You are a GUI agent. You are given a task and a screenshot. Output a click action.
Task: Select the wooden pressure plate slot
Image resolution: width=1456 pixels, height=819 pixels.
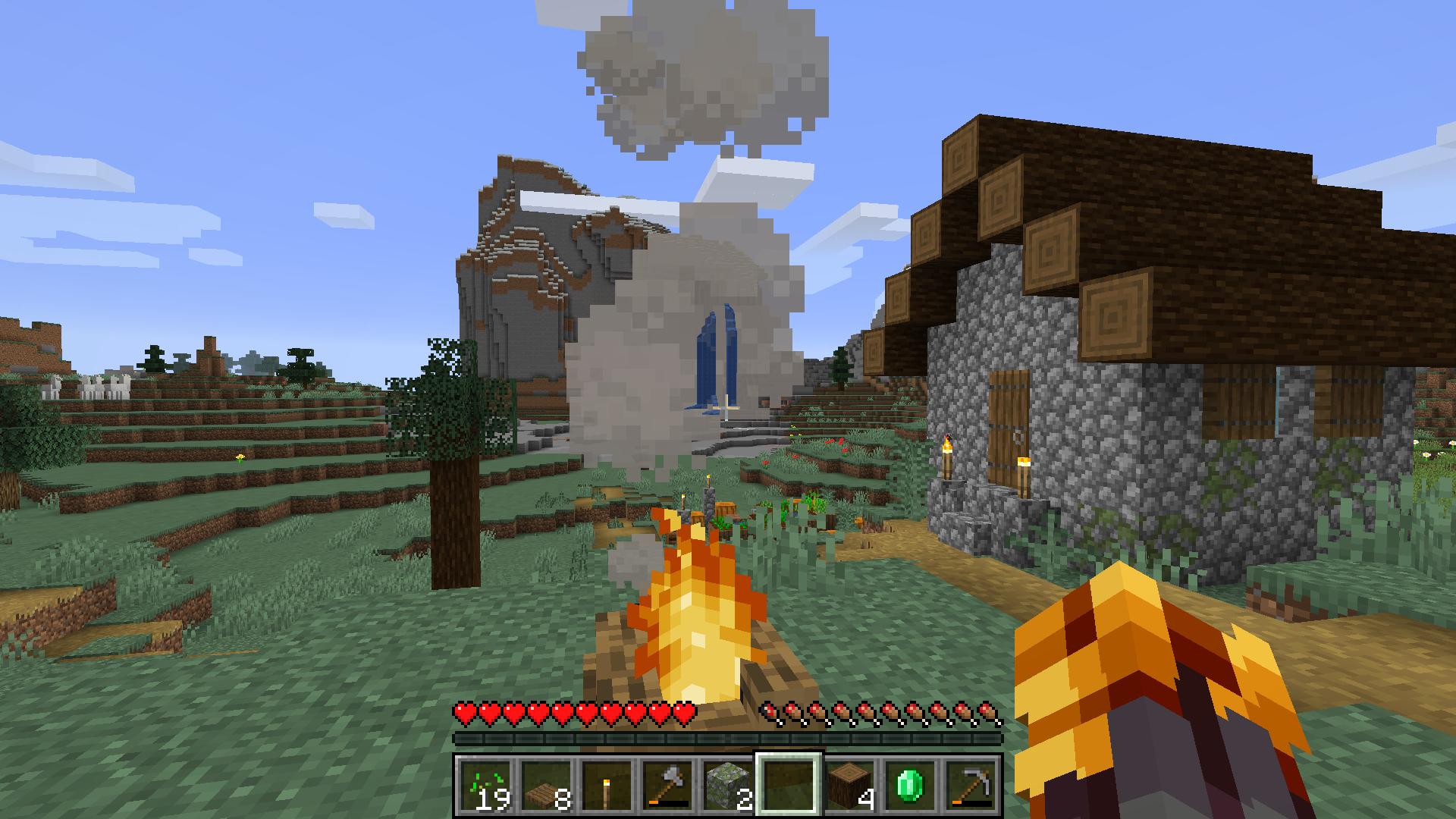point(546,786)
